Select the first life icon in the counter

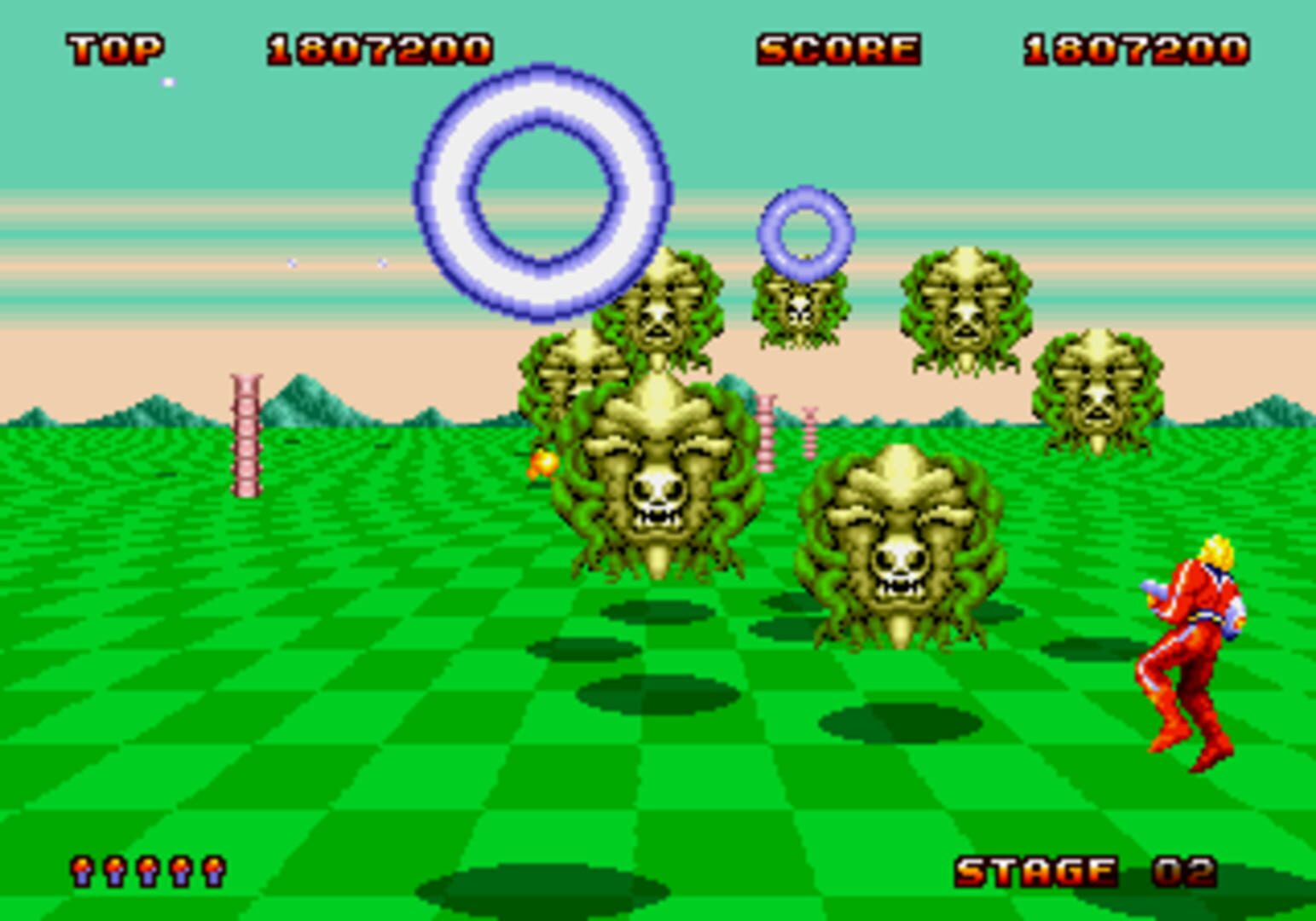81,872
